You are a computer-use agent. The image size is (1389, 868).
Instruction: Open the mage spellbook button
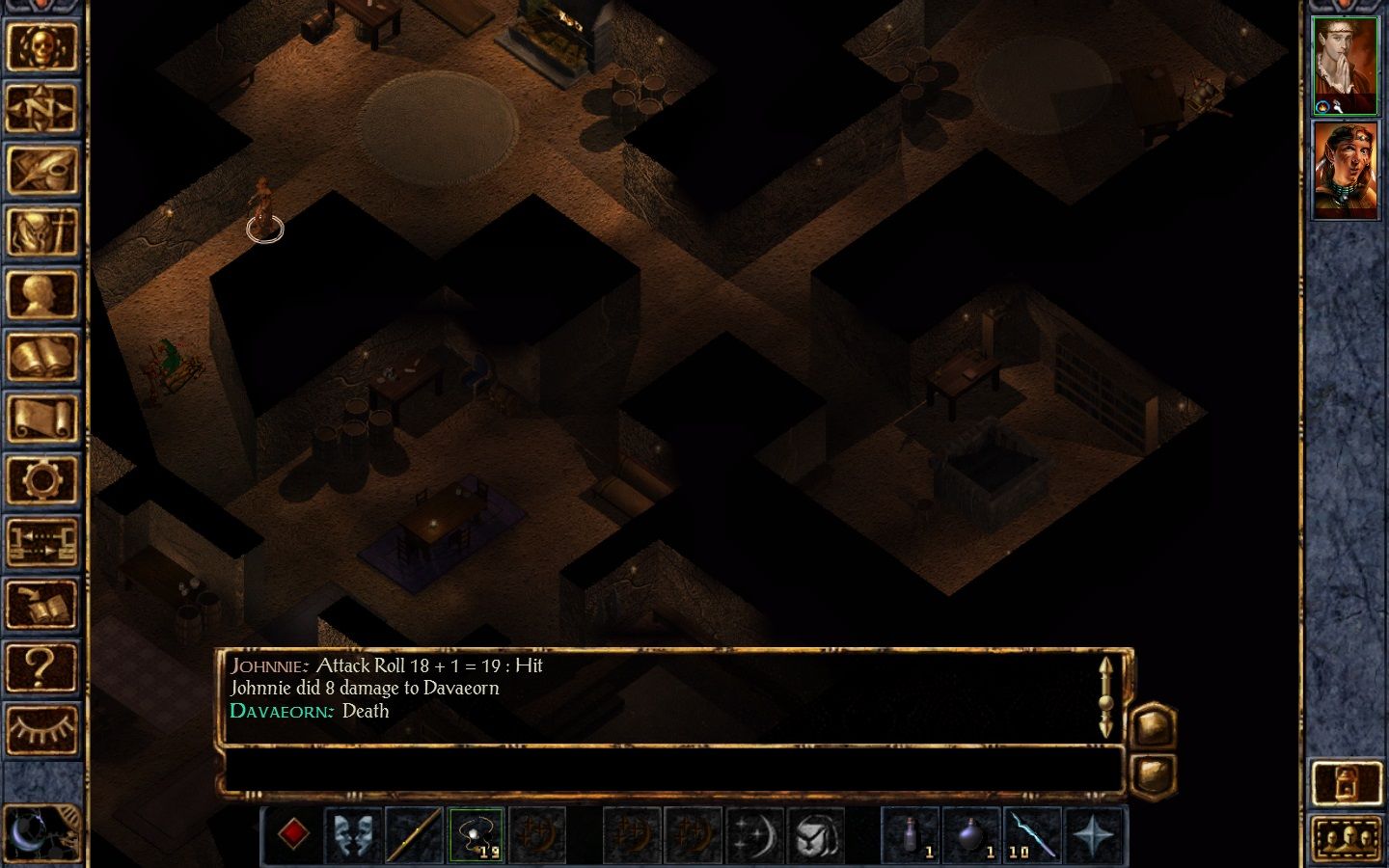pyautogui.click(x=41, y=357)
